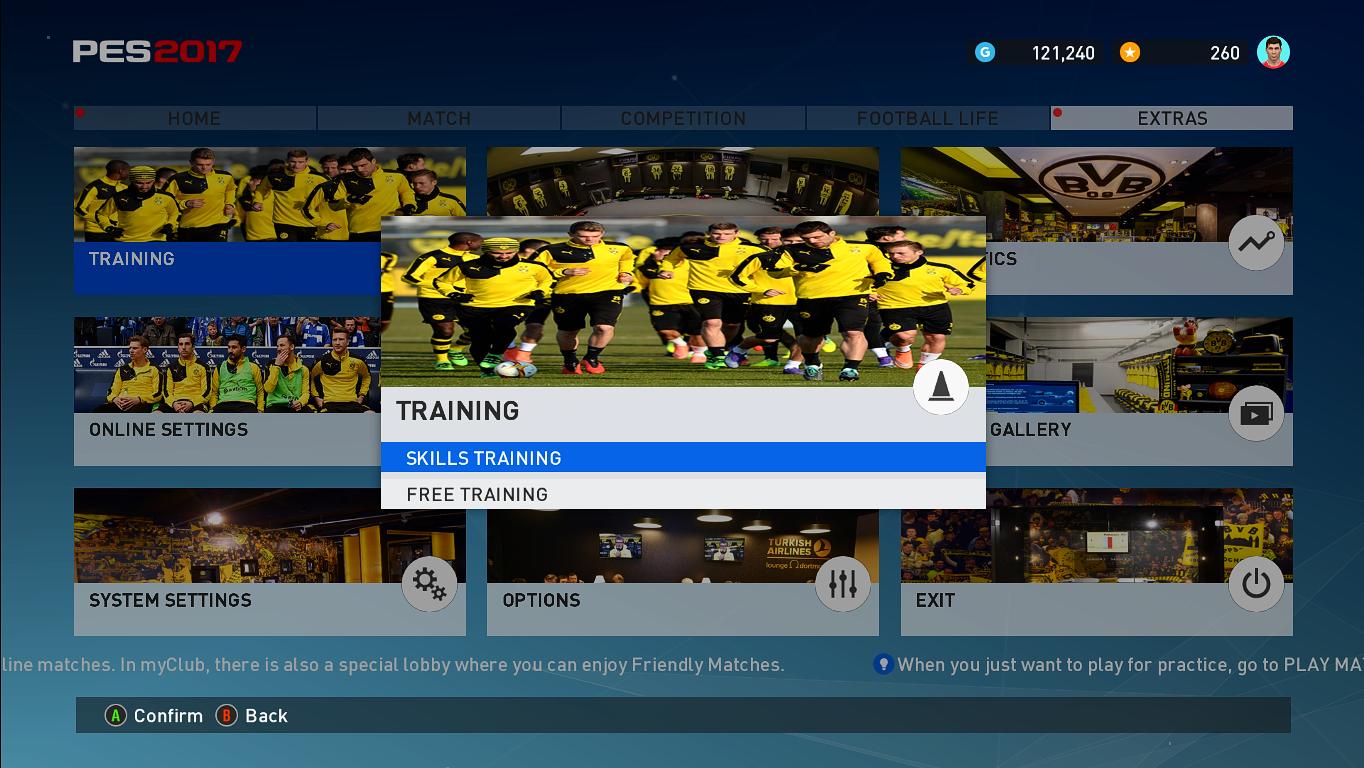Select the Gallery image icon
The height and width of the screenshot is (768, 1364).
pos(1255,413)
